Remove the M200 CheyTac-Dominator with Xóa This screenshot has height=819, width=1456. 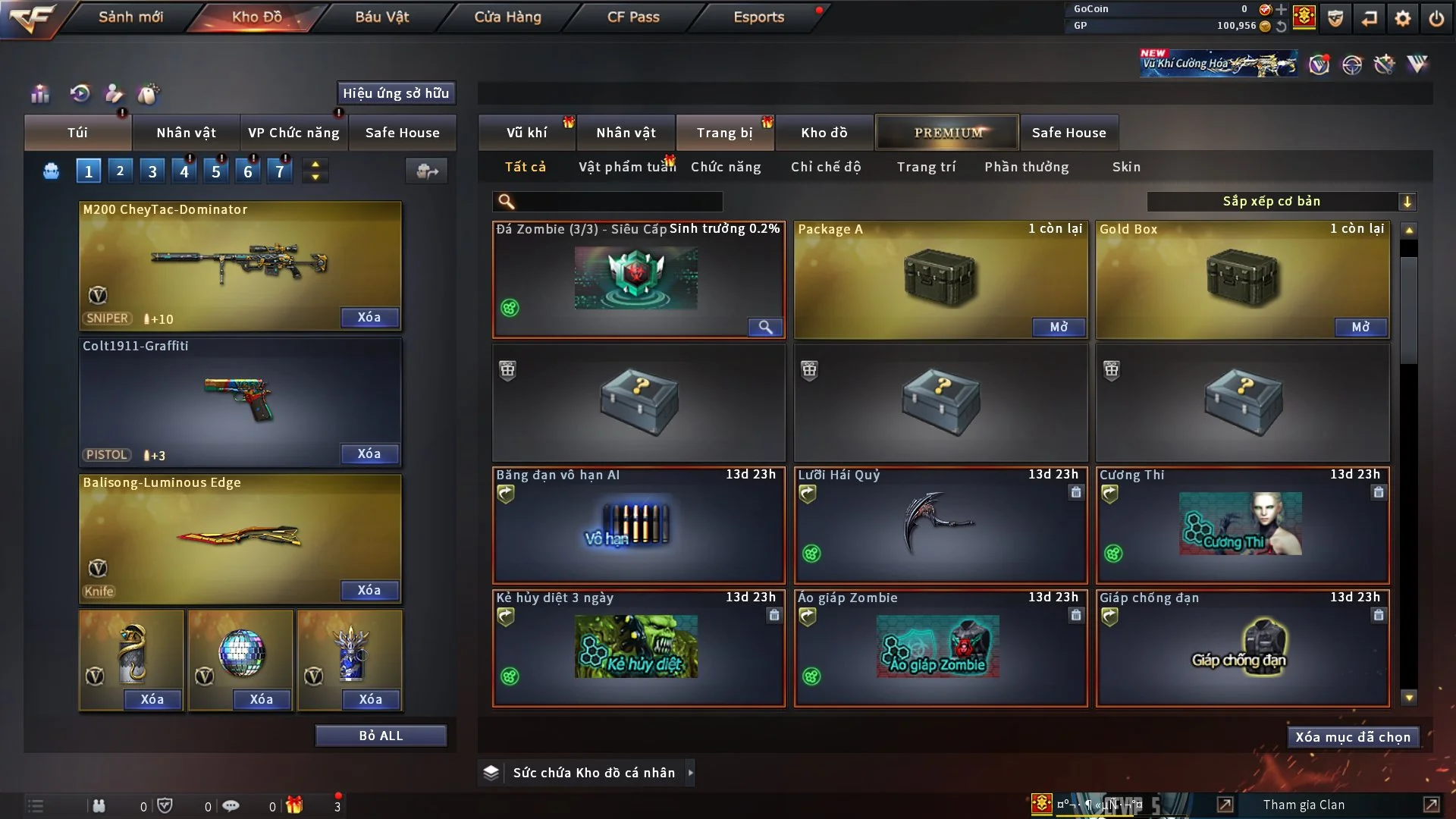pos(369,317)
